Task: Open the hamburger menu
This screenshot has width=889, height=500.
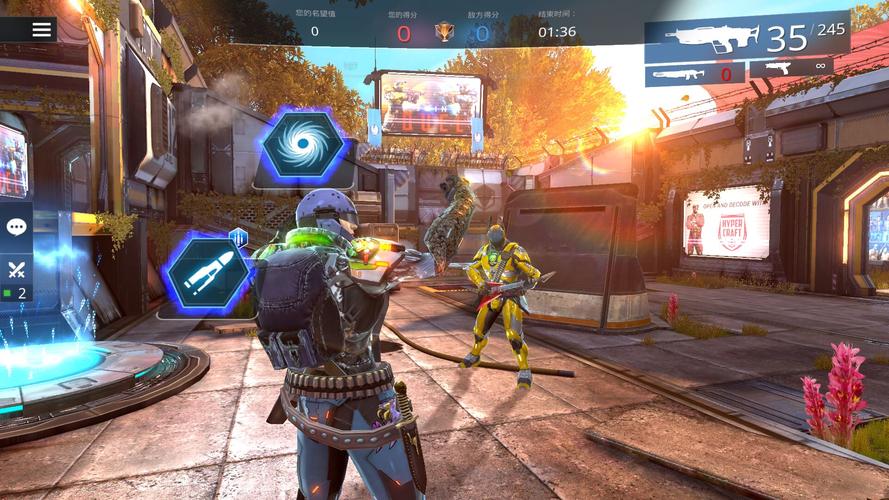Action: click(42, 29)
